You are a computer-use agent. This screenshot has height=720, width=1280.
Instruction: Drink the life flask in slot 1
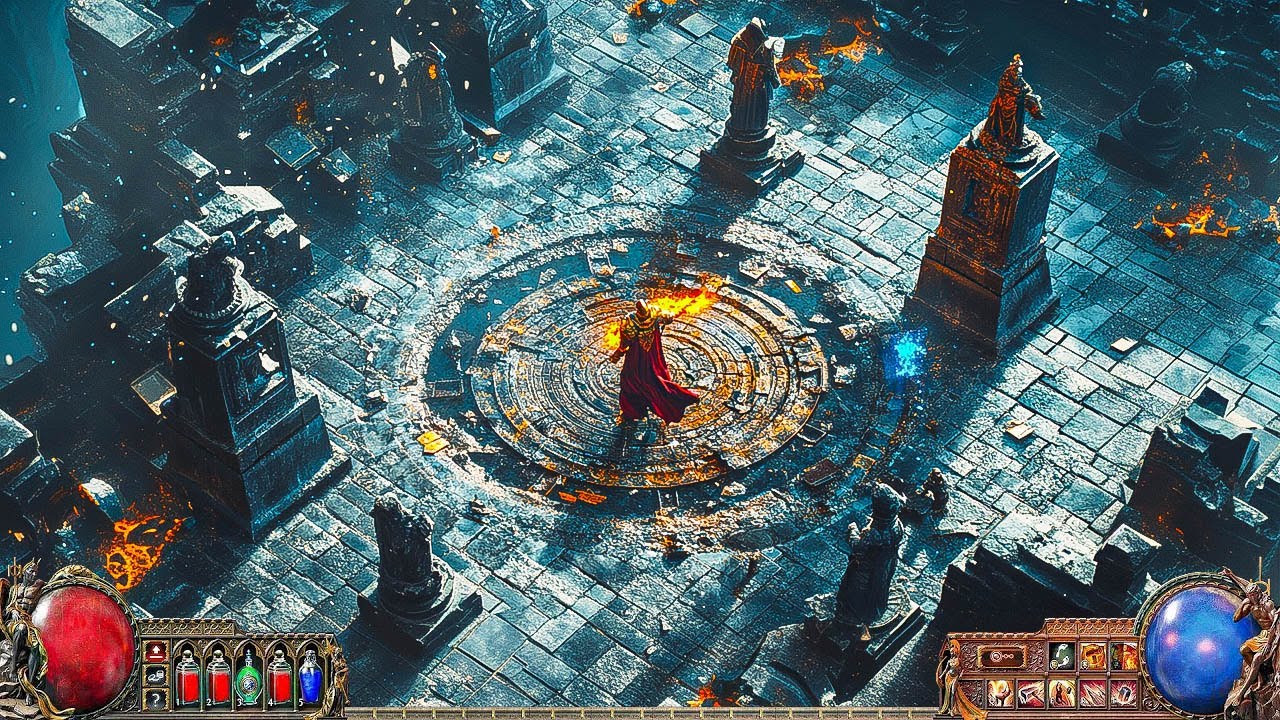pos(188,678)
